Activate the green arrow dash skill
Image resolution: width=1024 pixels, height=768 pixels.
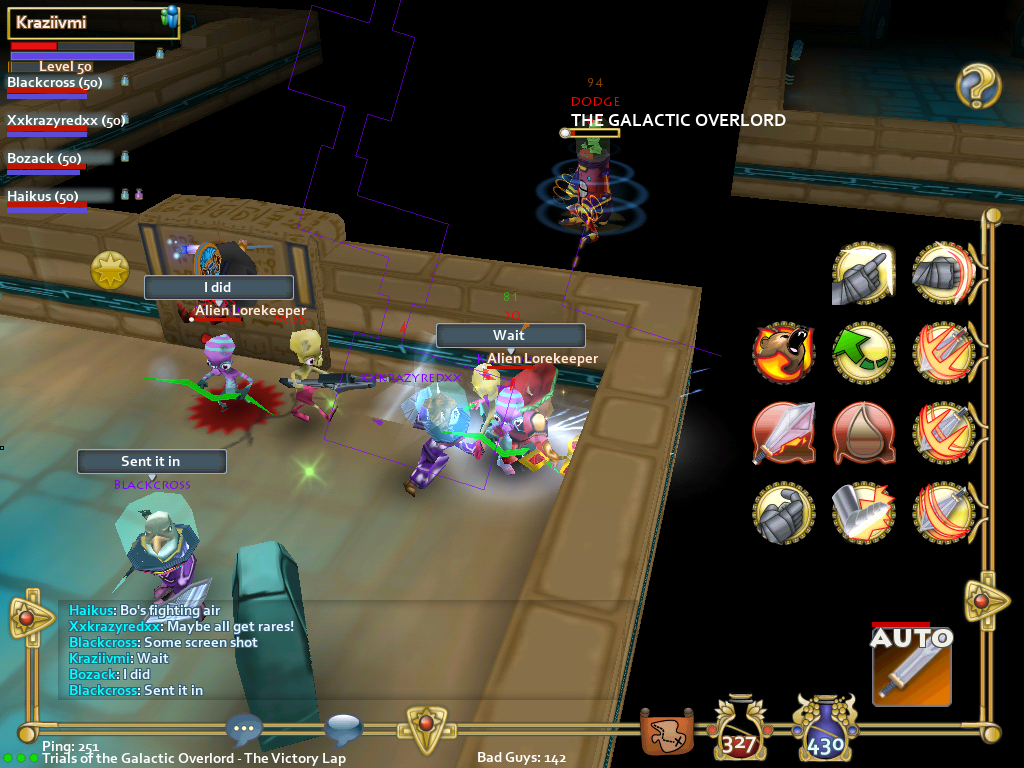[863, 352]
